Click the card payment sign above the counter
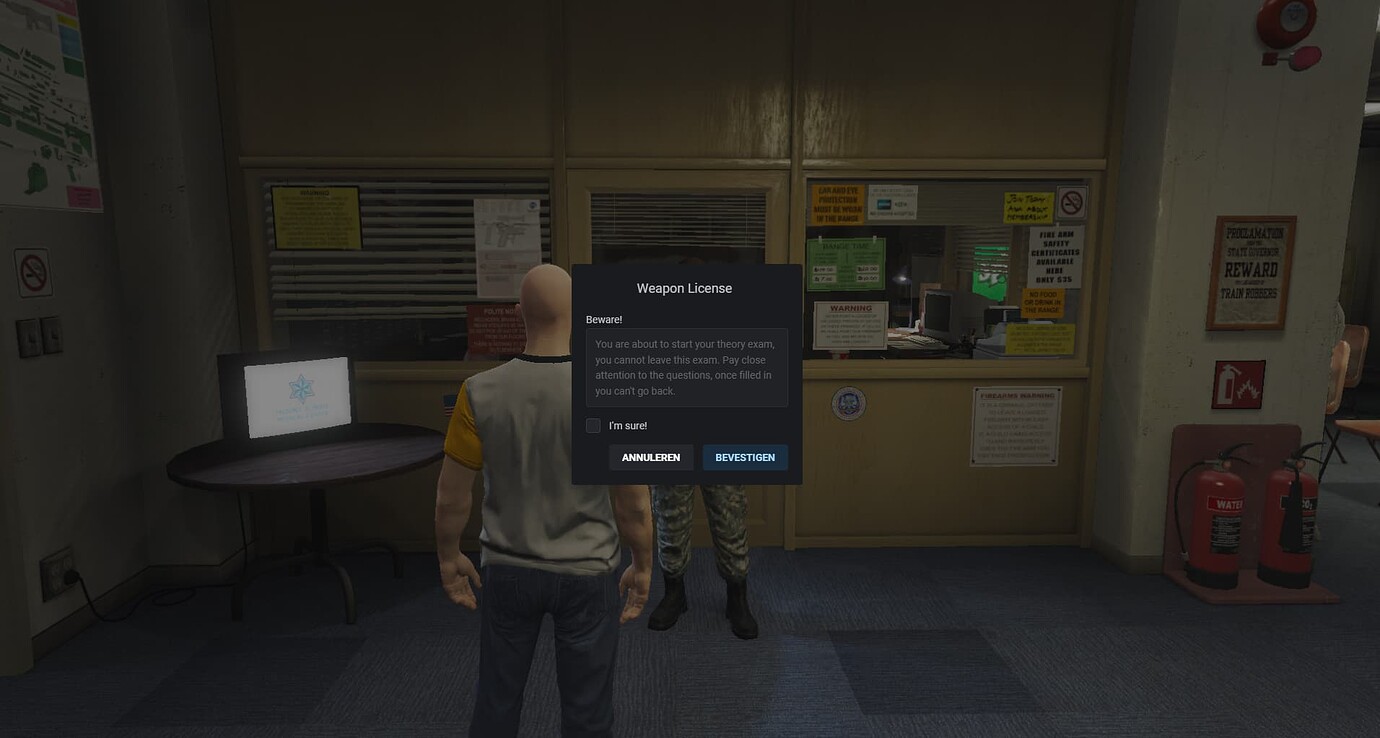Viewport: 1380px width, 738px height. [x=893, y=203]
